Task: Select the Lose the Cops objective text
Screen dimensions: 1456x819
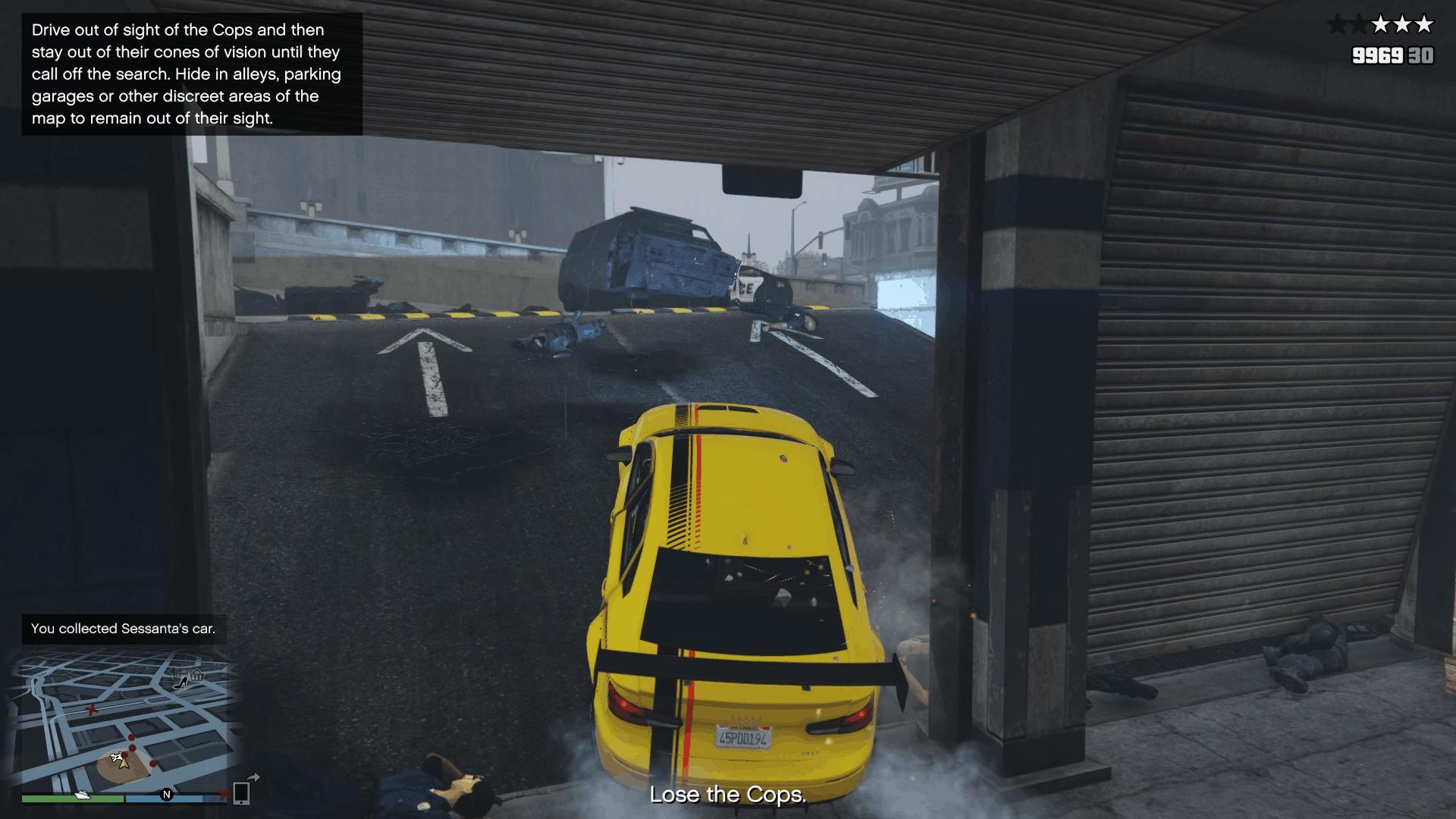Action: click(x=727, y=795)
